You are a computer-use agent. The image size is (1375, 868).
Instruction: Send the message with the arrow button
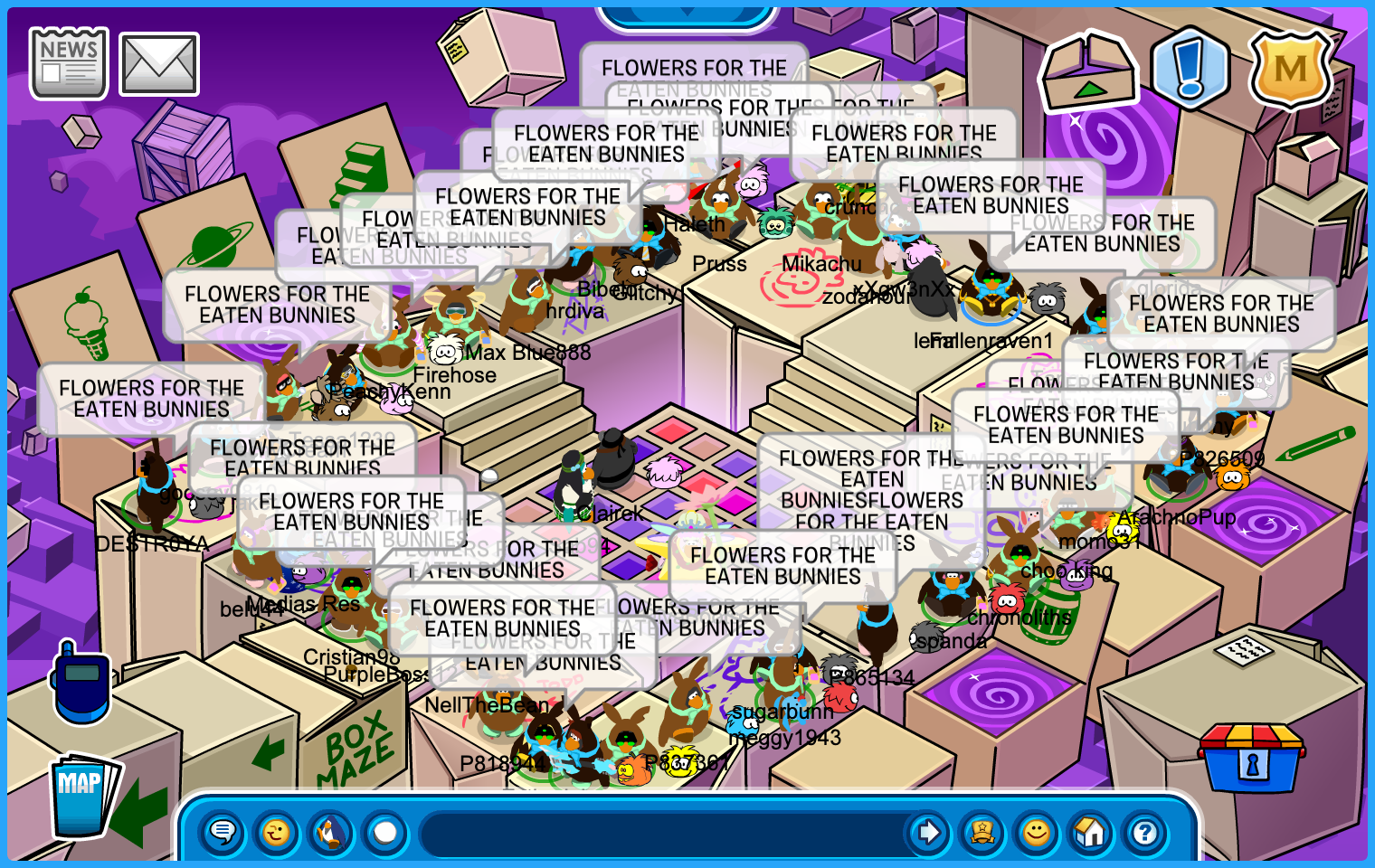(x=927, y=832)
